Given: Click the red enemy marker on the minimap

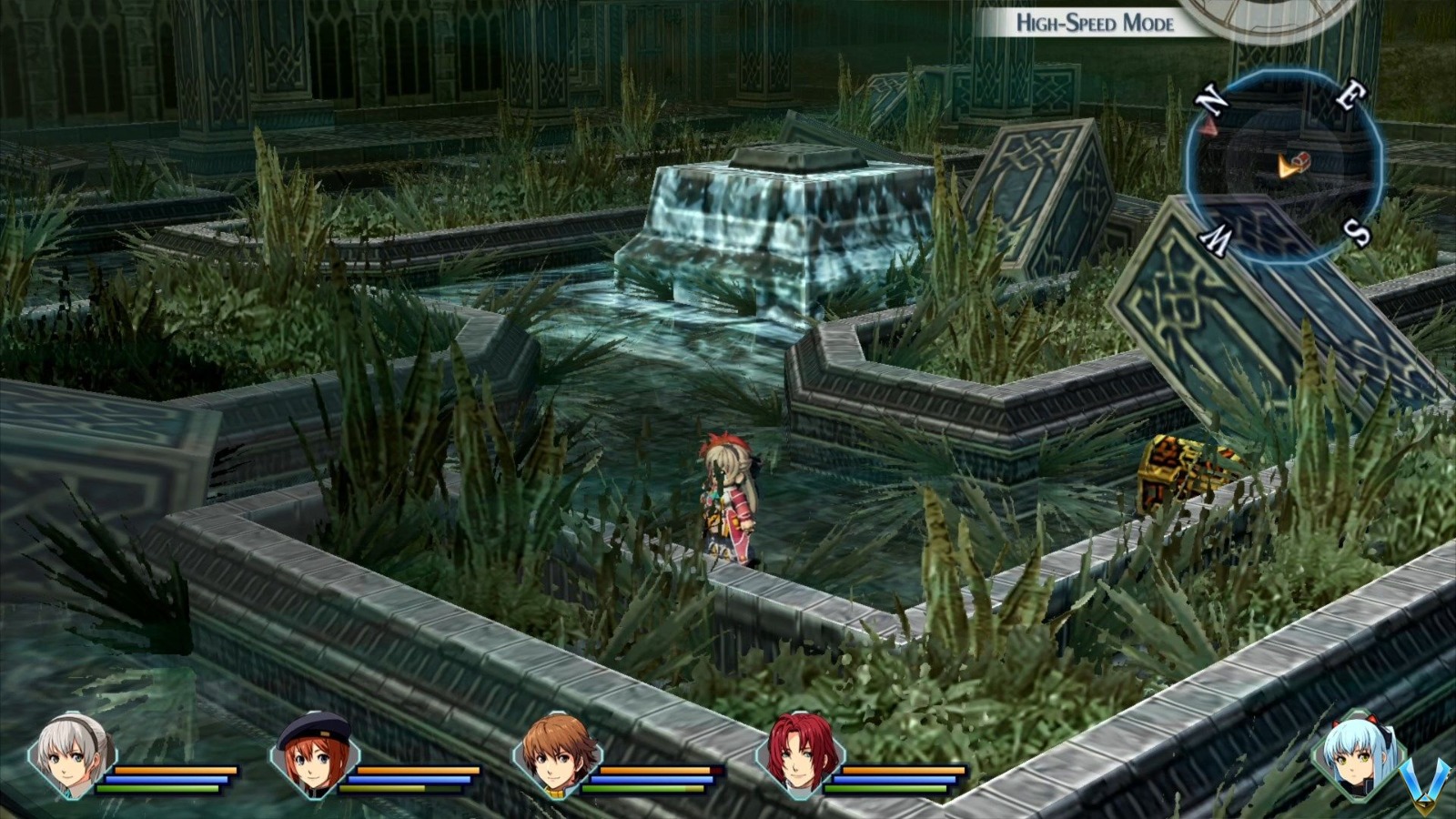Looking at the screenshot, I should (x=1209, y=126).
